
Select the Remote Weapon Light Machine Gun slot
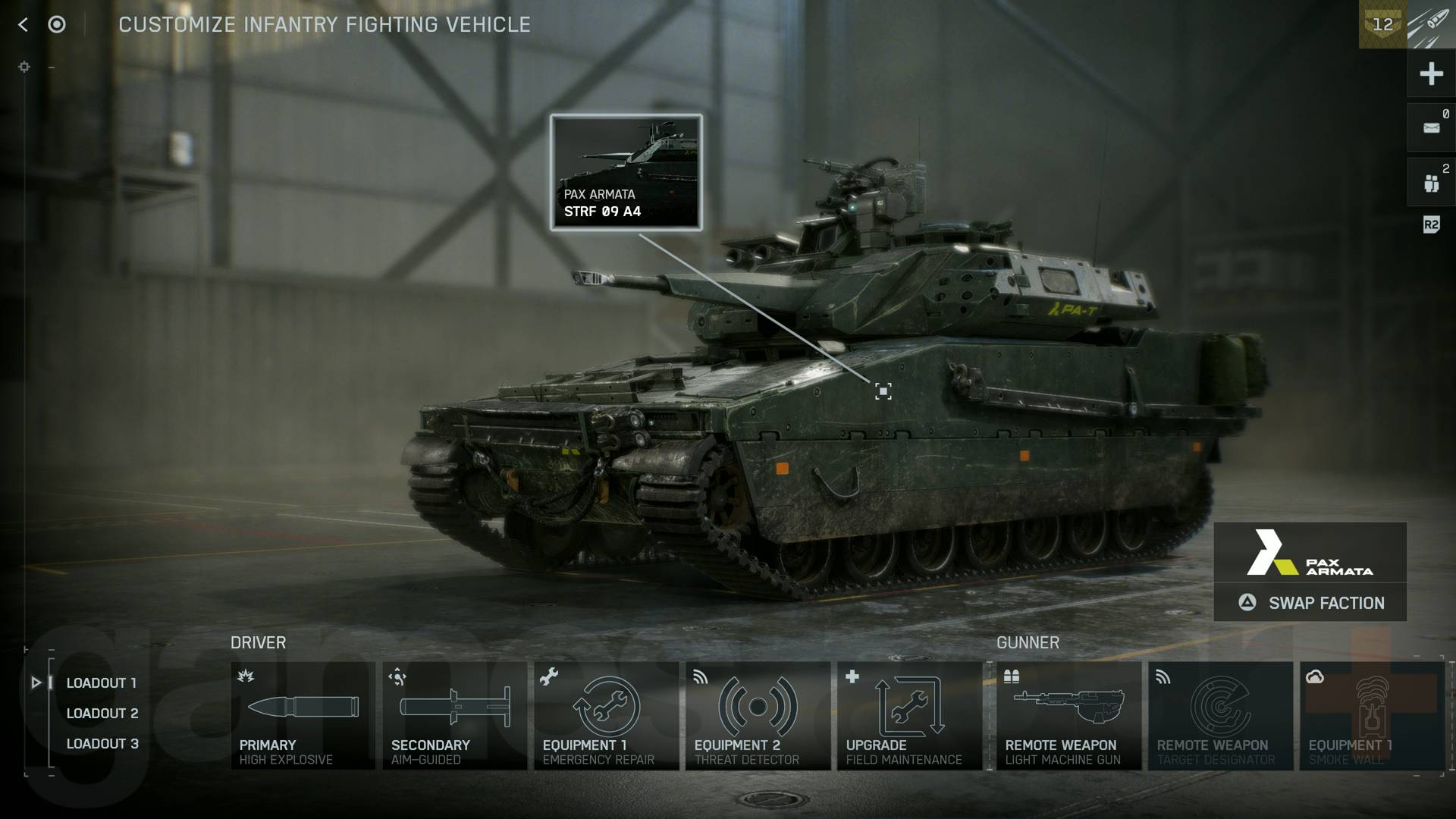(x=1068, y=715)
